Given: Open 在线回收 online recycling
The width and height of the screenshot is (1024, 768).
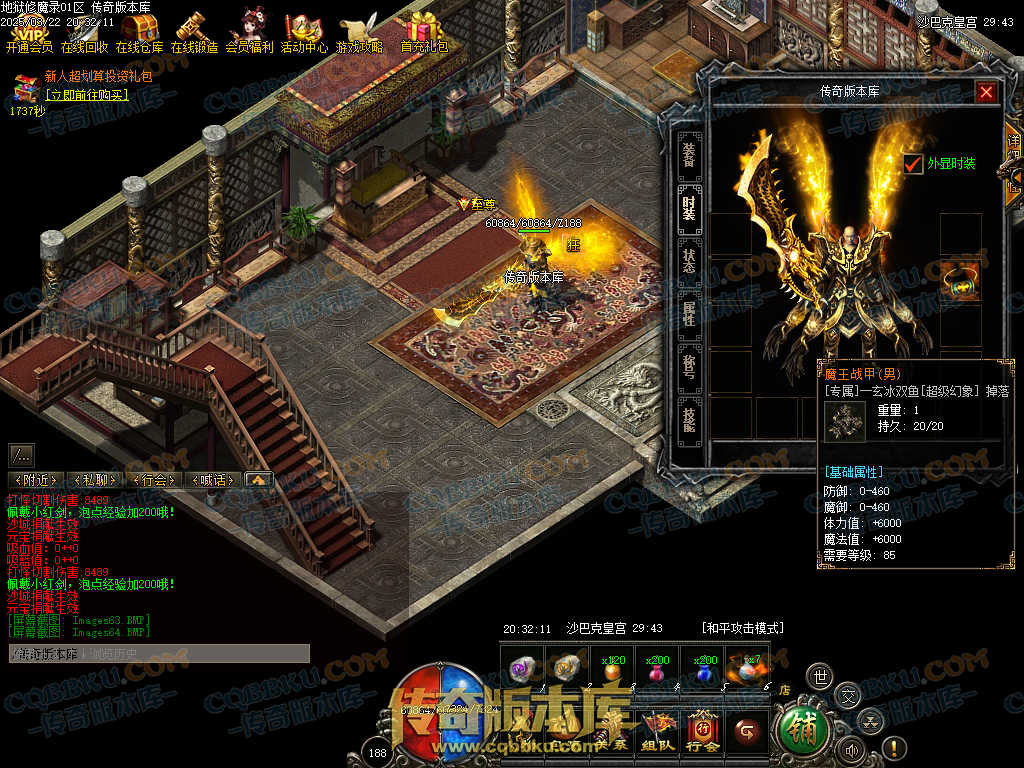Looking at the screenshot, I should pyautogui.click(x=85, y=32).
